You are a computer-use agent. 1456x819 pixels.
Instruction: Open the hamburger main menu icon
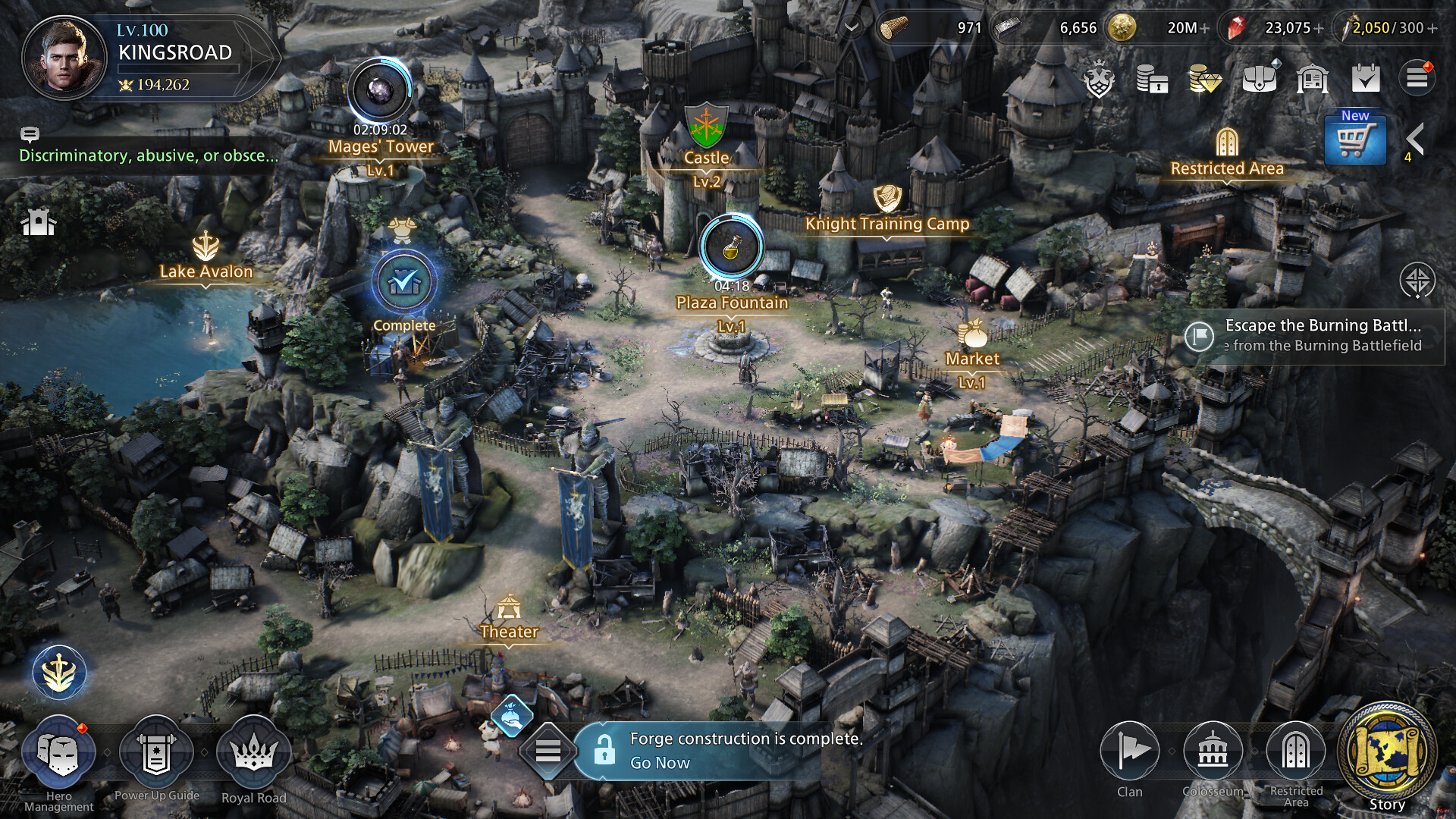1417,78
